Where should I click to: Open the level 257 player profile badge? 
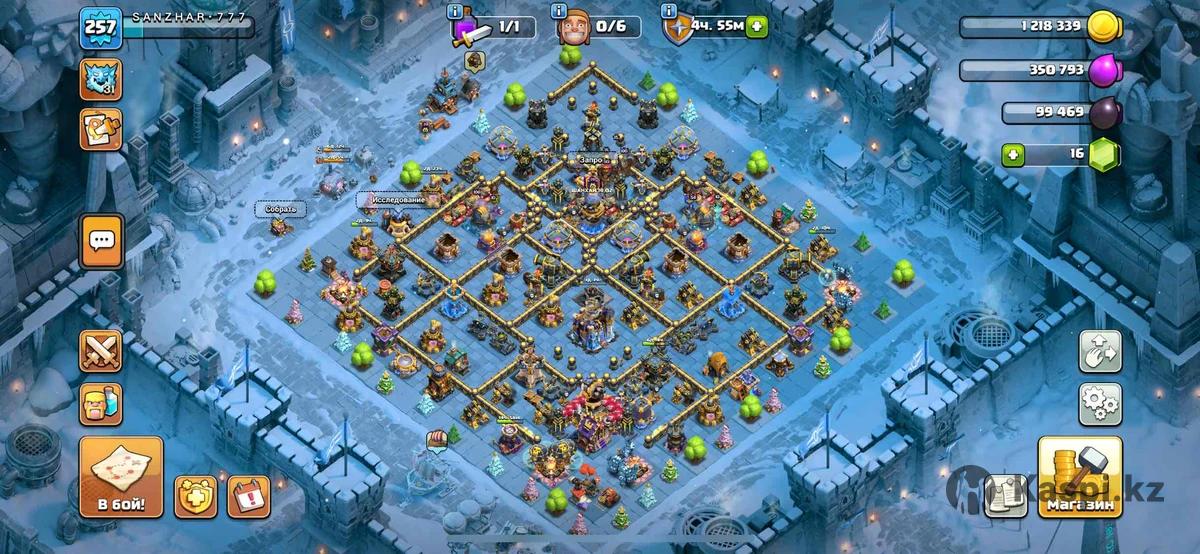(x=101, y=27)
